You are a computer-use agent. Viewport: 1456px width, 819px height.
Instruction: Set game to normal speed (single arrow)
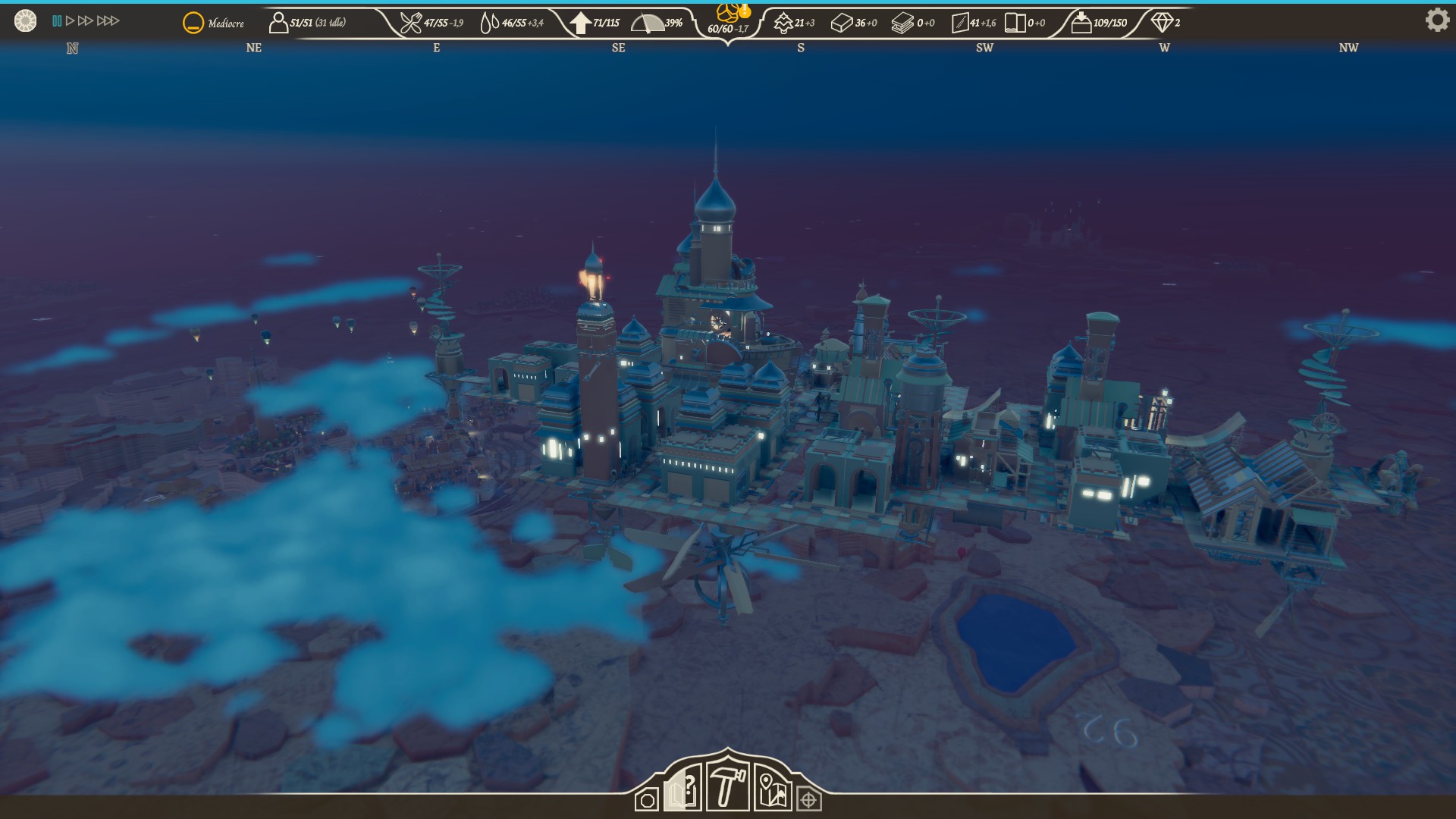(x=71, y=21)
